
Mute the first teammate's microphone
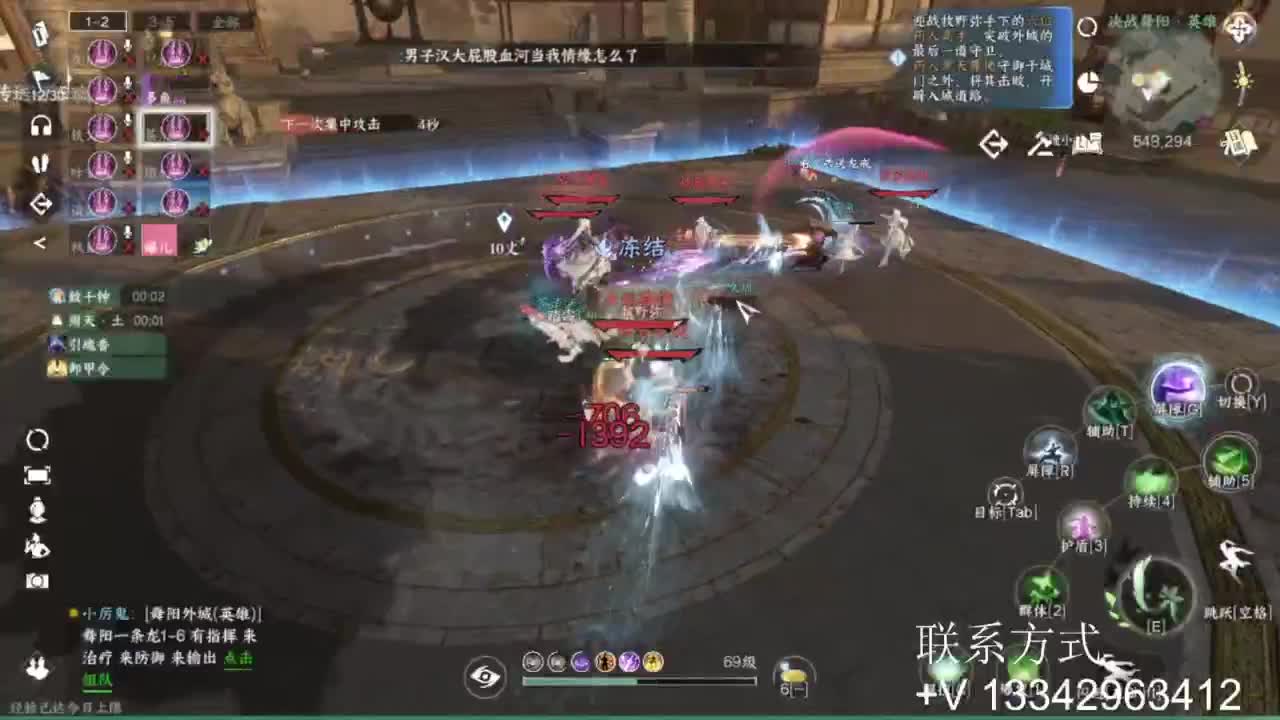126,47
